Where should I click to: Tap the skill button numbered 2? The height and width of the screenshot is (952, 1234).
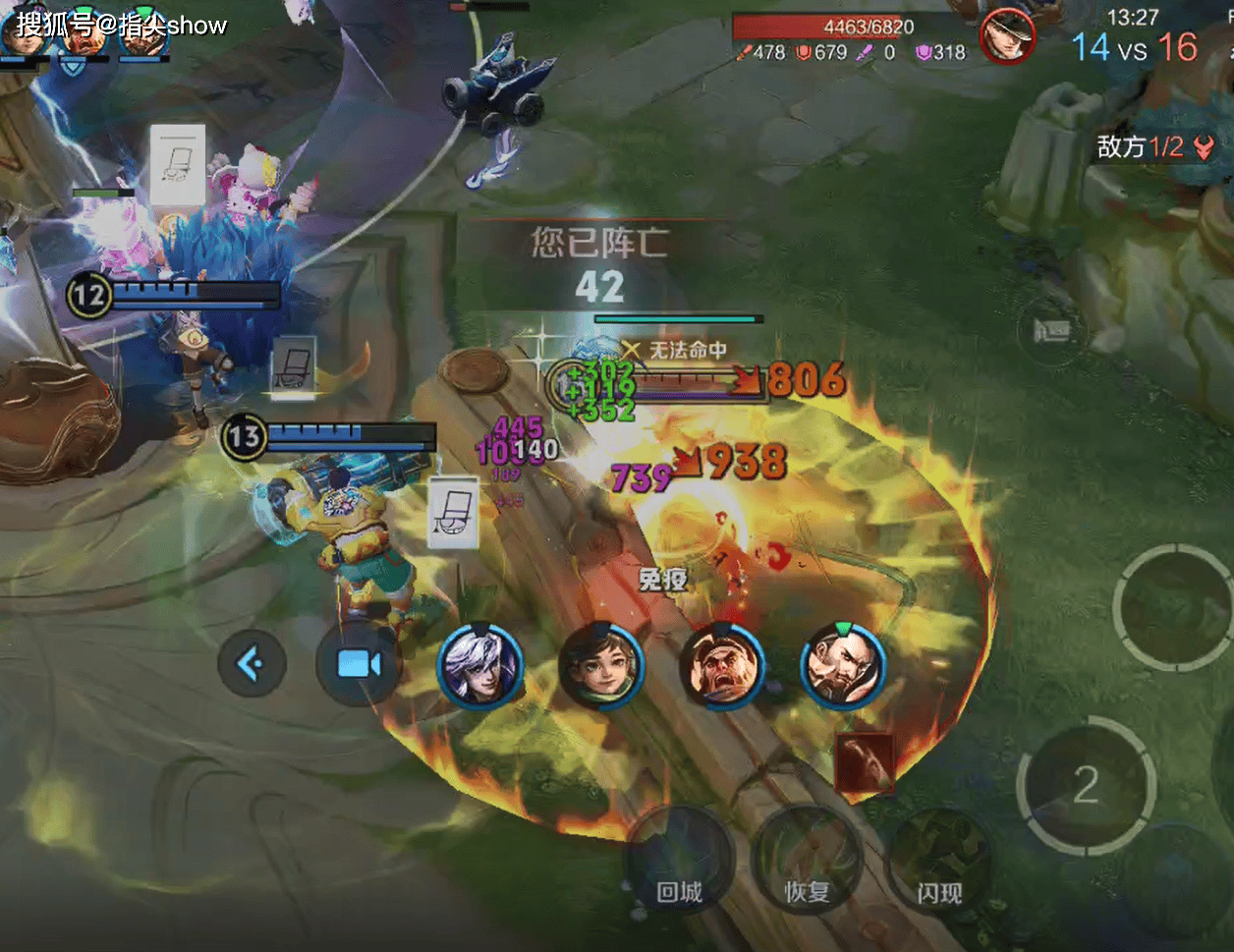click(x=1086, y=786)
